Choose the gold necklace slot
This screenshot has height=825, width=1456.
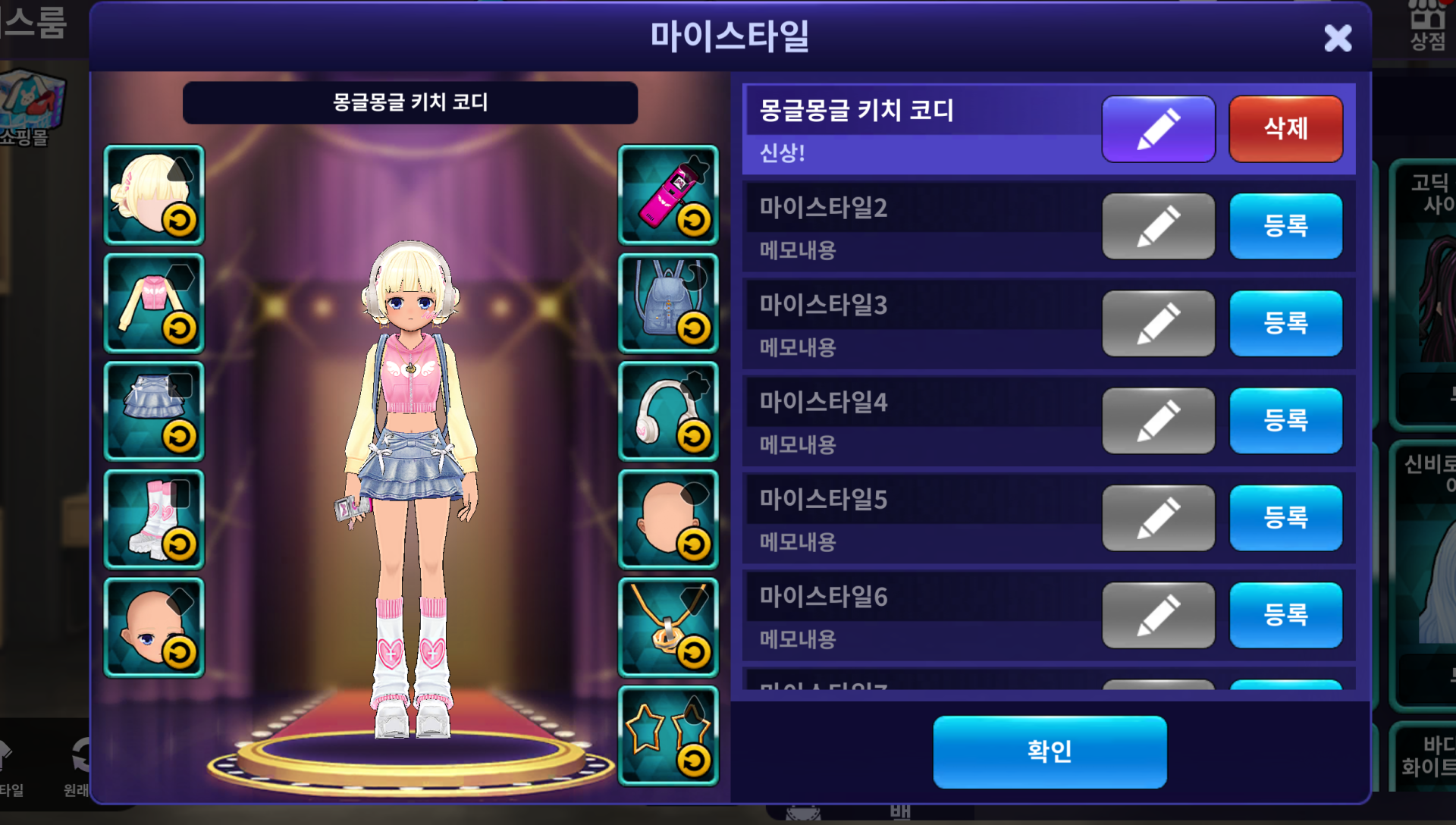tap(668, 628)
